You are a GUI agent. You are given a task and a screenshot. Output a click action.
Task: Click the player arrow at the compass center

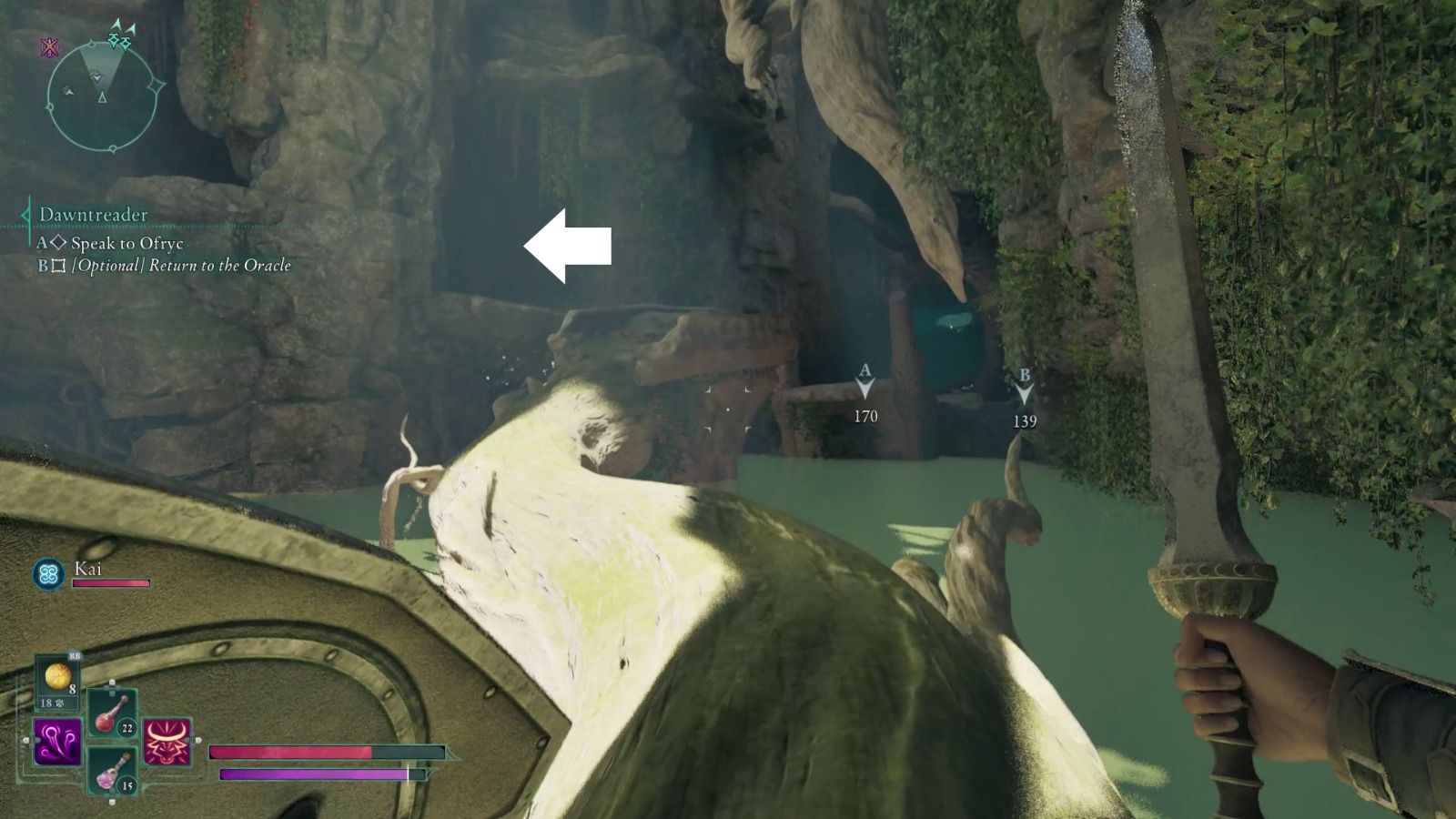[103, 97]
